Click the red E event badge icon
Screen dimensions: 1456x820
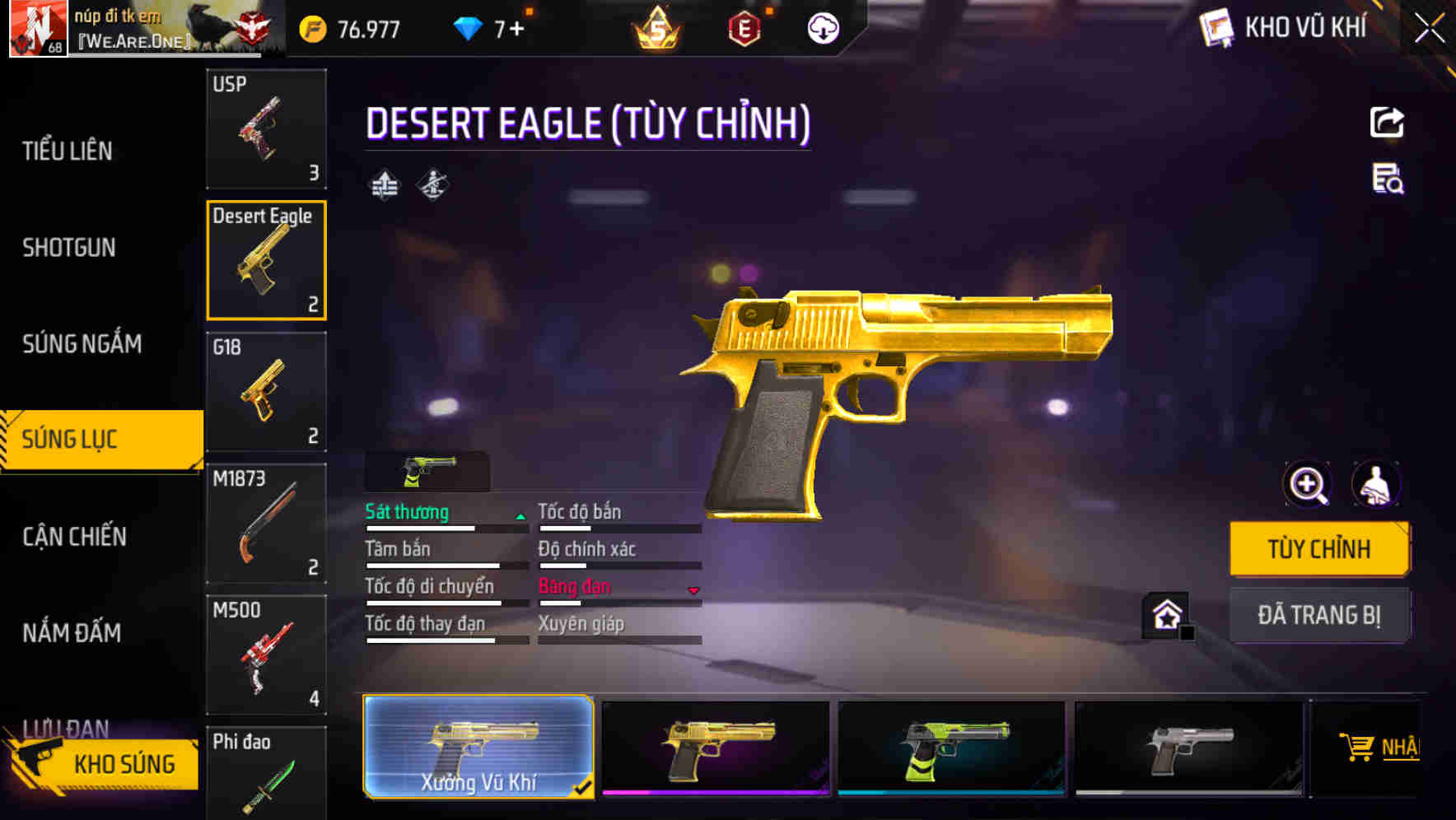[x=745, y=29]
